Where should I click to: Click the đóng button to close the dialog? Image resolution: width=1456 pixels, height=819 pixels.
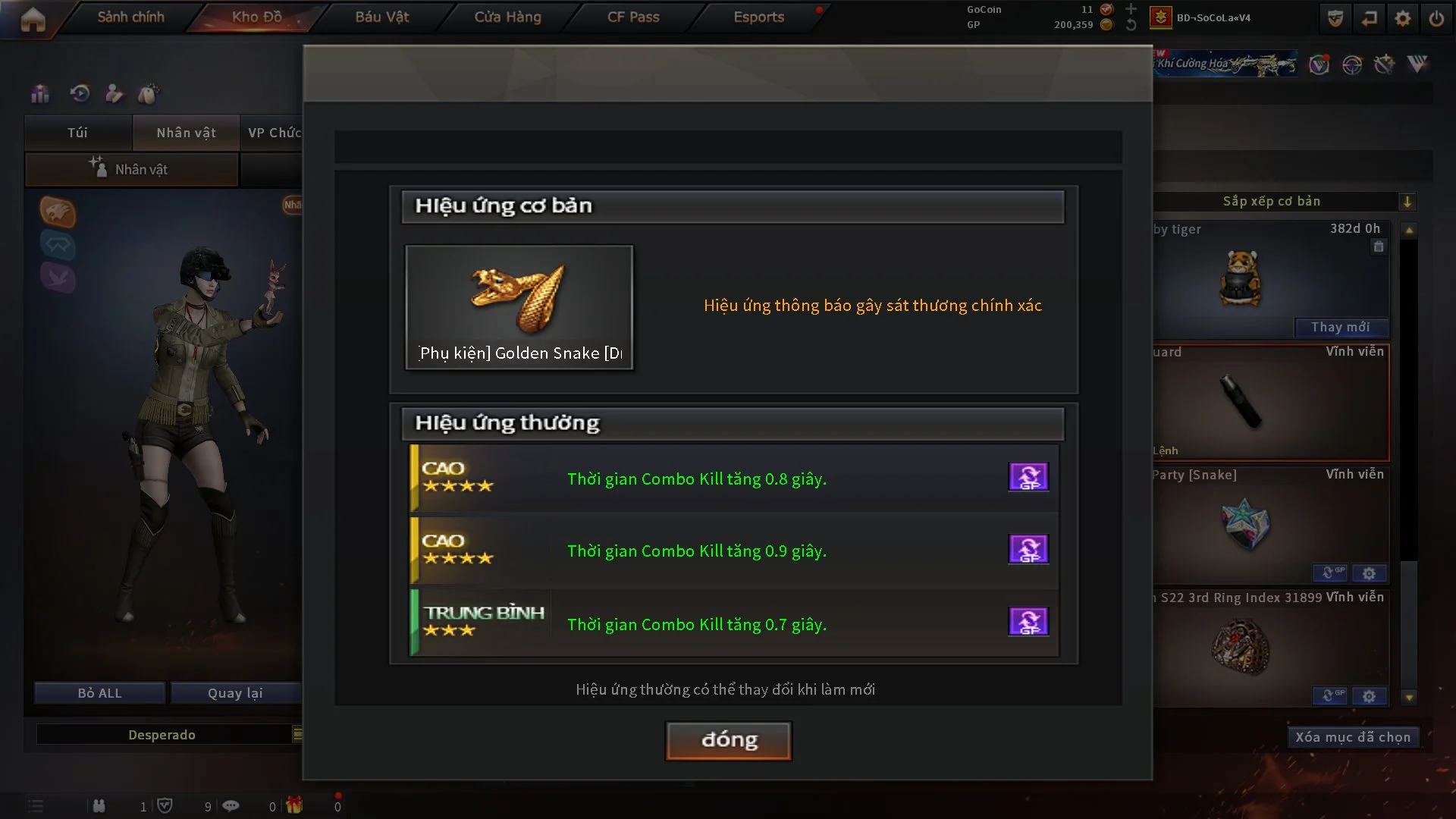(x=727, y=741)
